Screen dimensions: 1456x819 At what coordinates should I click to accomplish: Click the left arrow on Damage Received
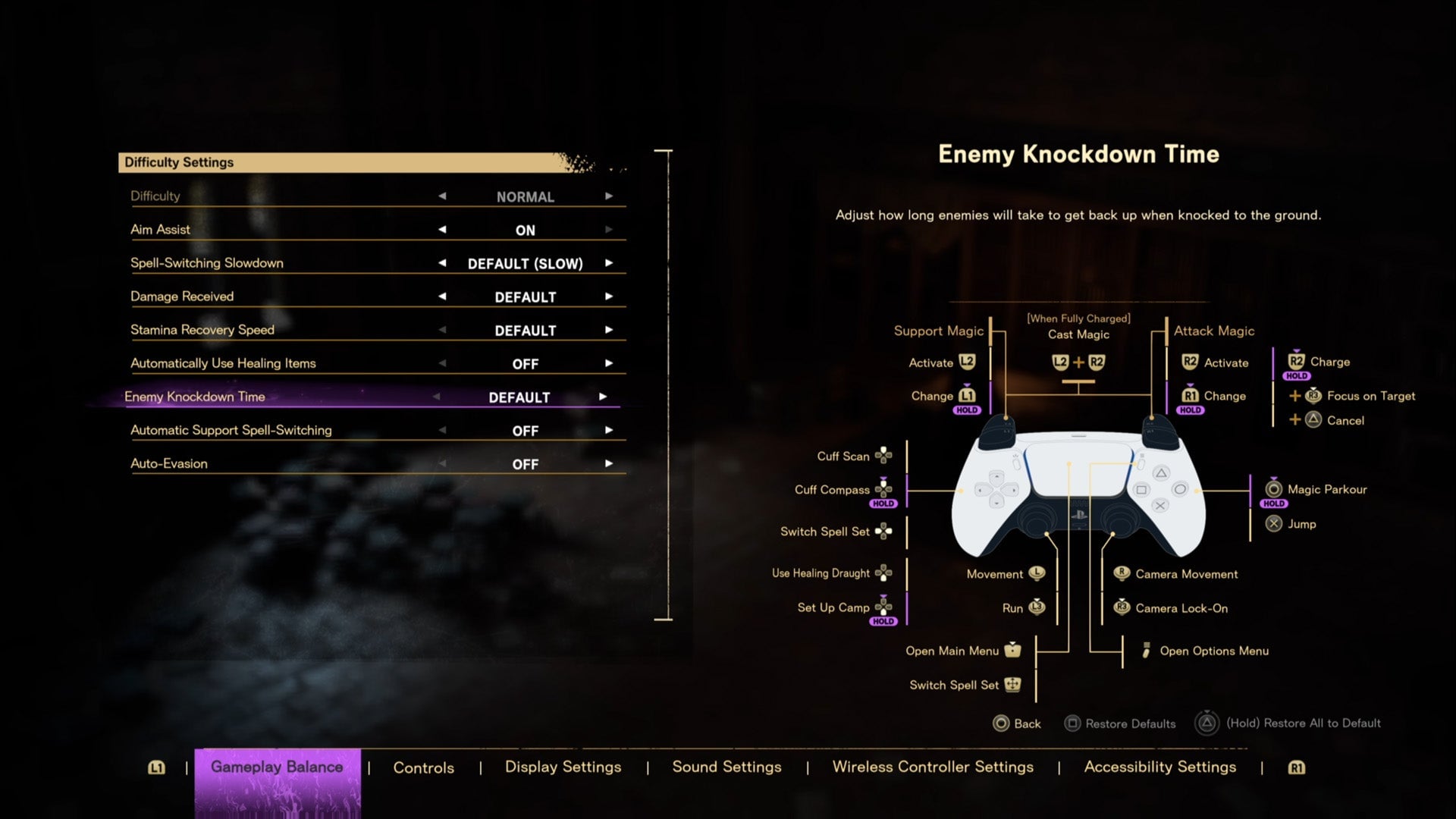(x=442, y=297)
